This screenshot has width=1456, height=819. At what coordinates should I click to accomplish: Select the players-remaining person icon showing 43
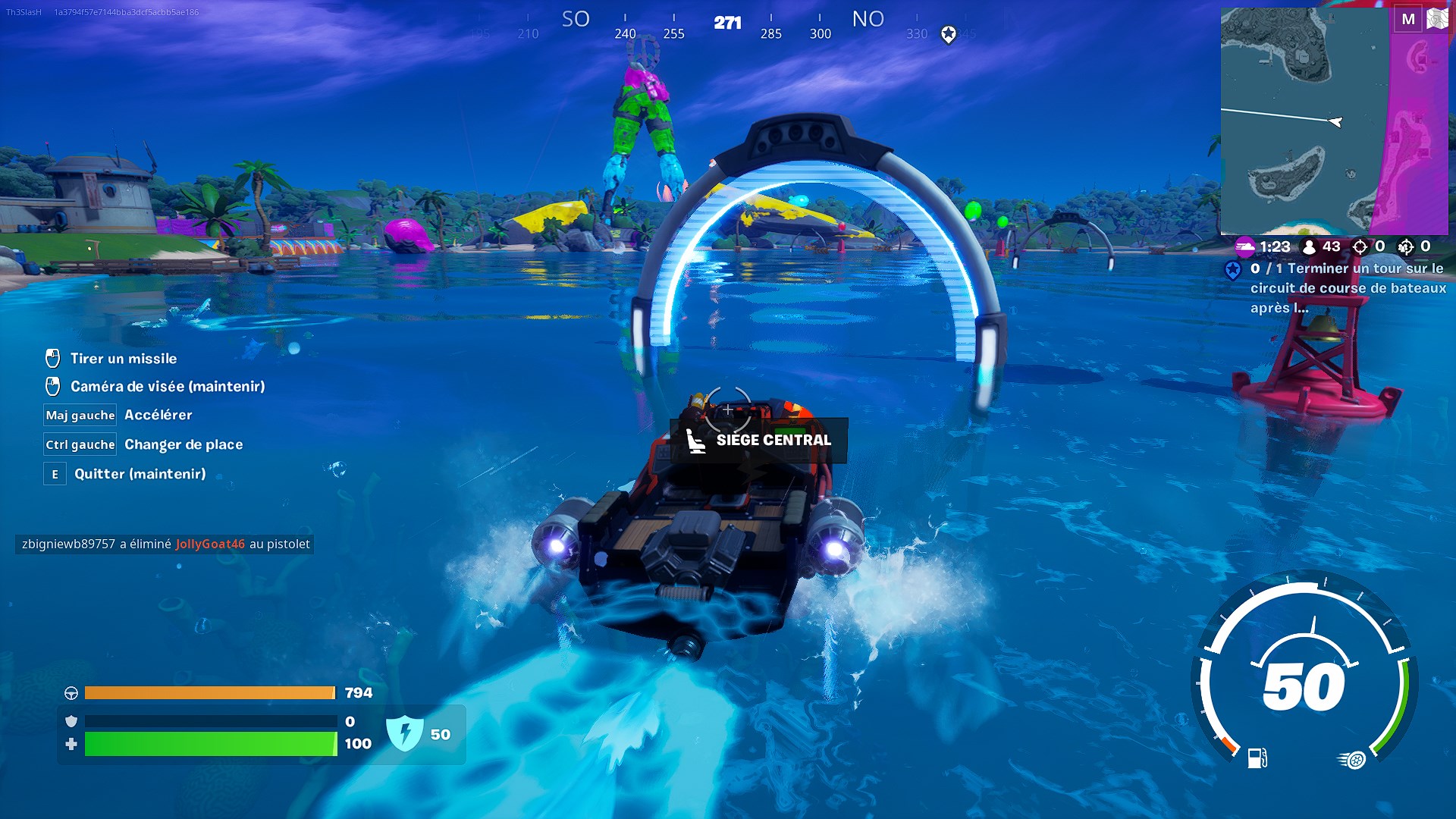click(1310, 247)
